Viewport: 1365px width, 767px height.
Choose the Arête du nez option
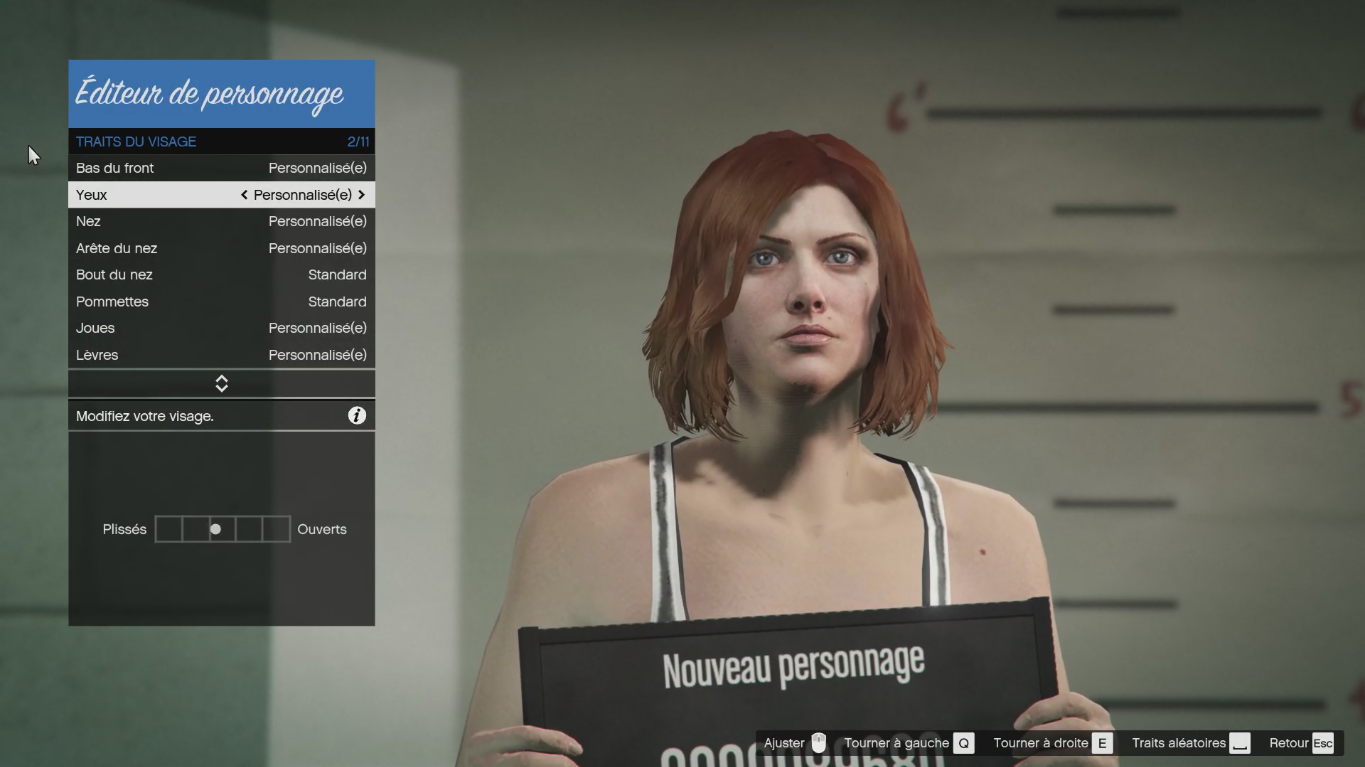coord(221,248)
